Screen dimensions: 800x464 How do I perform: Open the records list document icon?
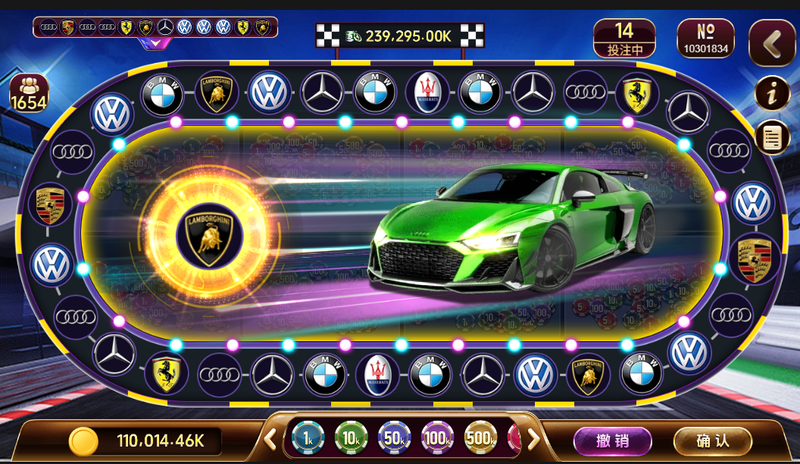pos(771,136)
